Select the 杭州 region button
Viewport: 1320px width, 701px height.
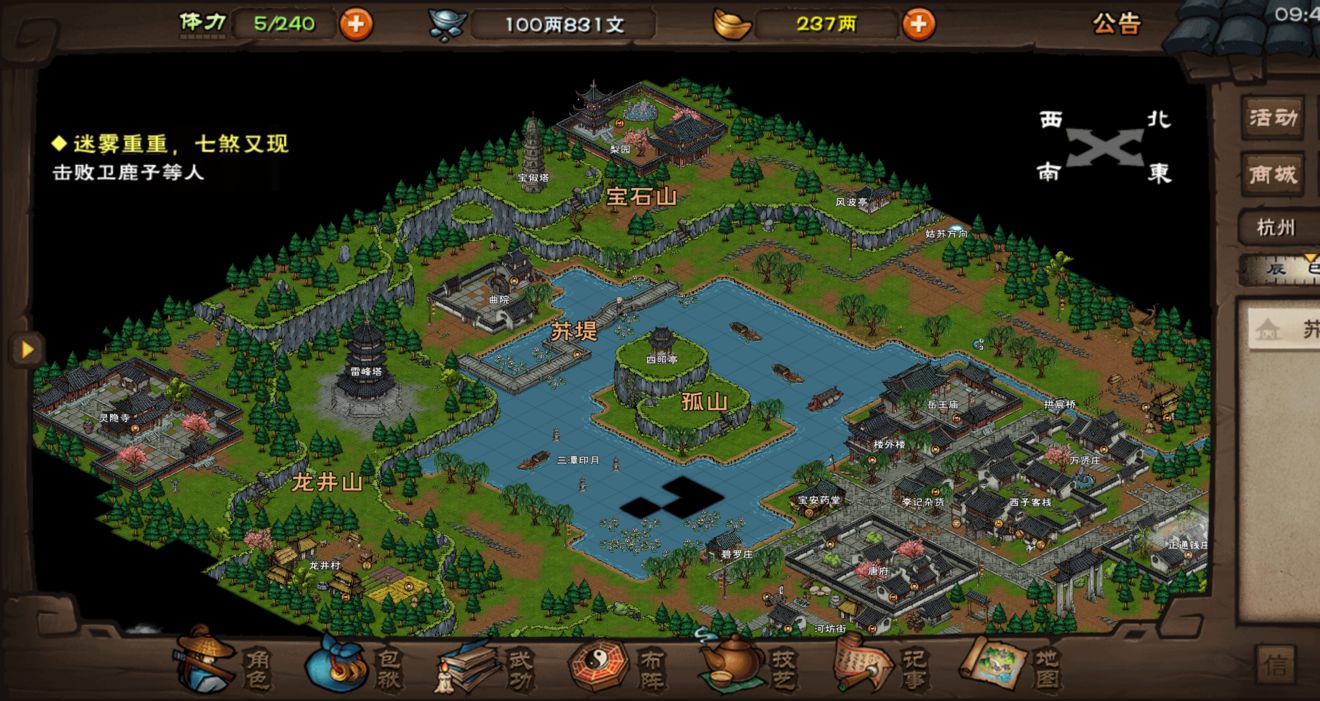tap(1275, 227)
